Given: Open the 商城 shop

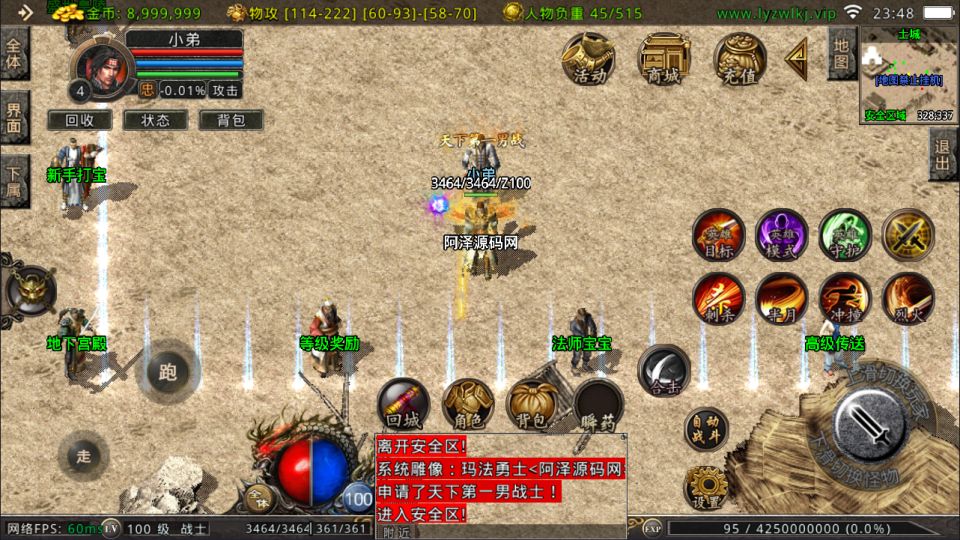Looking at the screenshot, I should 664,58.
